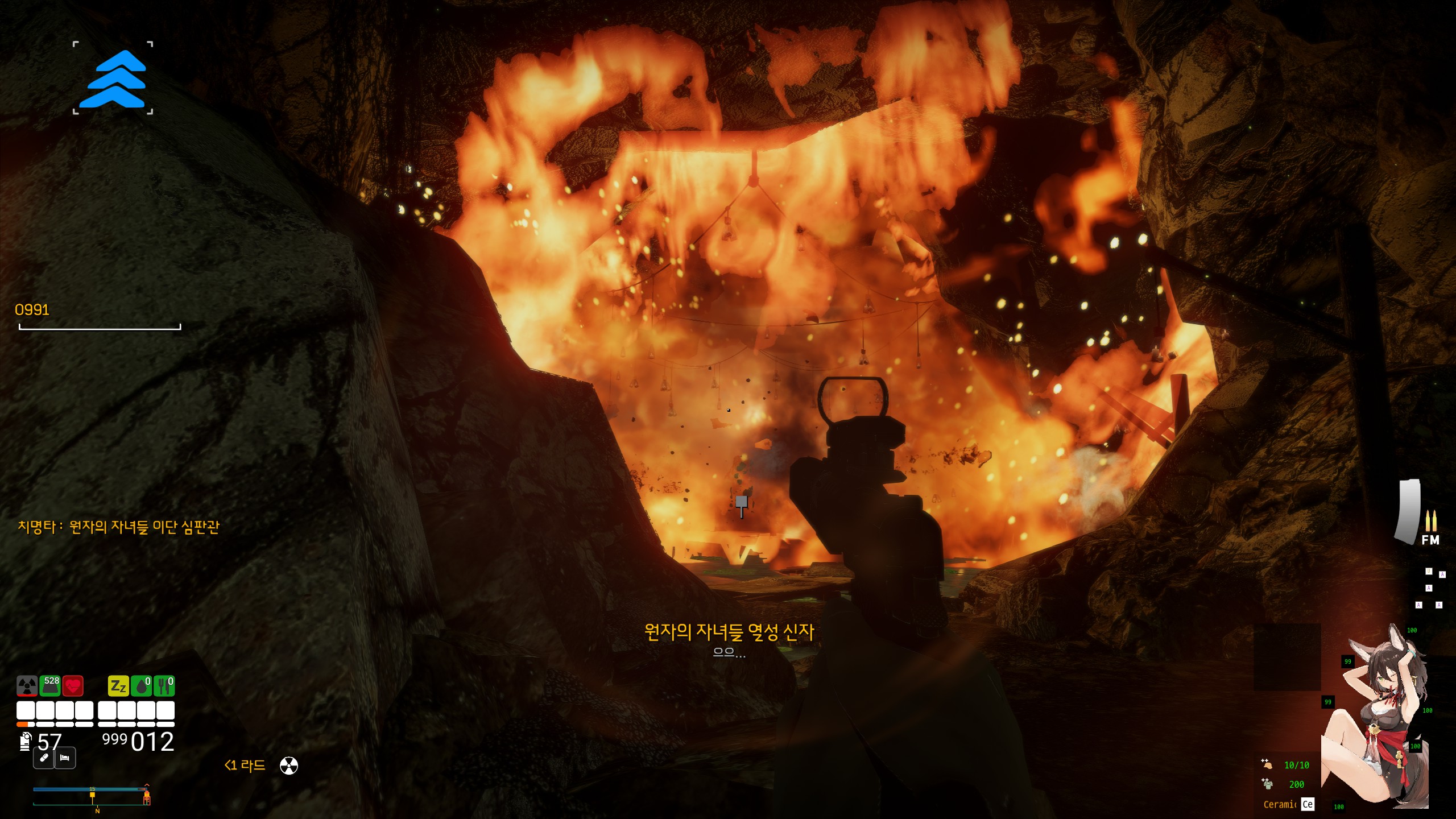Click the yellow Zz sleep status icon
This screenshot has width=1456, height=819.
coord(118,686)
